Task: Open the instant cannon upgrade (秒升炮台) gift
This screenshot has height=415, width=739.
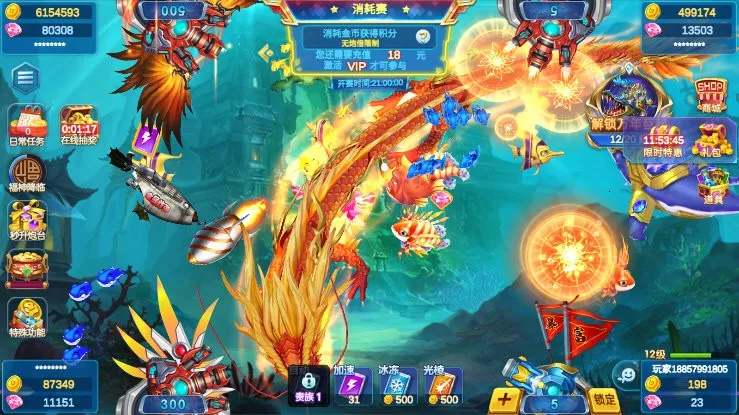Action: click(27, 220)
